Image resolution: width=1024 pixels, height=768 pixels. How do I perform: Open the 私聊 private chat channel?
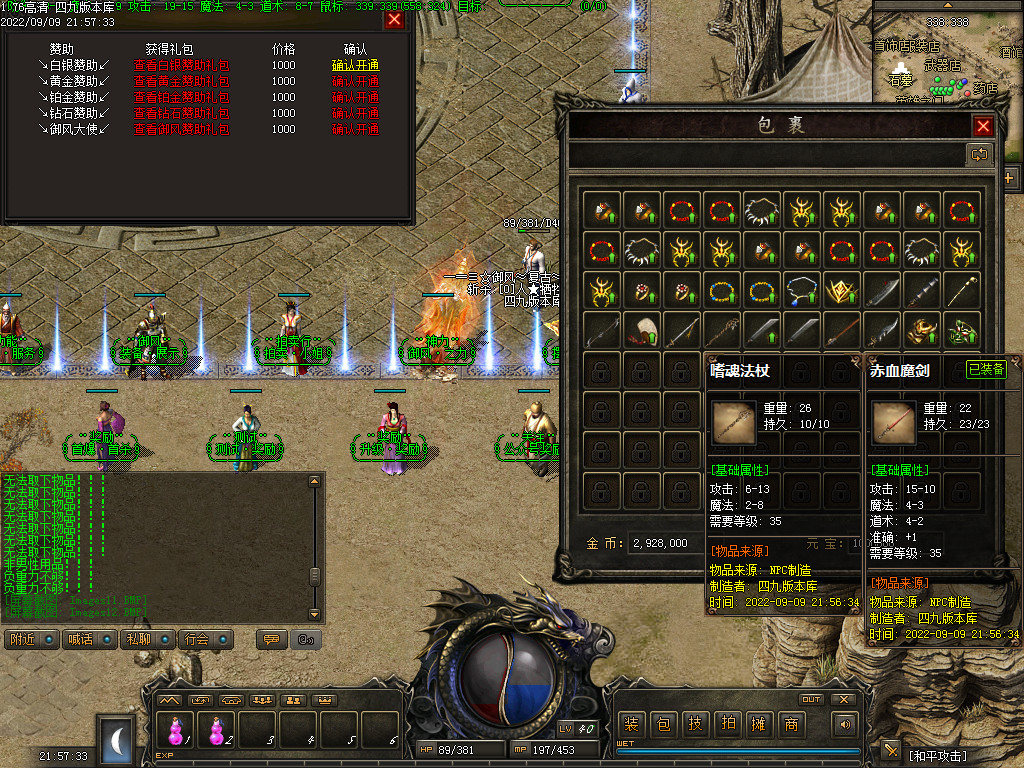coord(147,639)
